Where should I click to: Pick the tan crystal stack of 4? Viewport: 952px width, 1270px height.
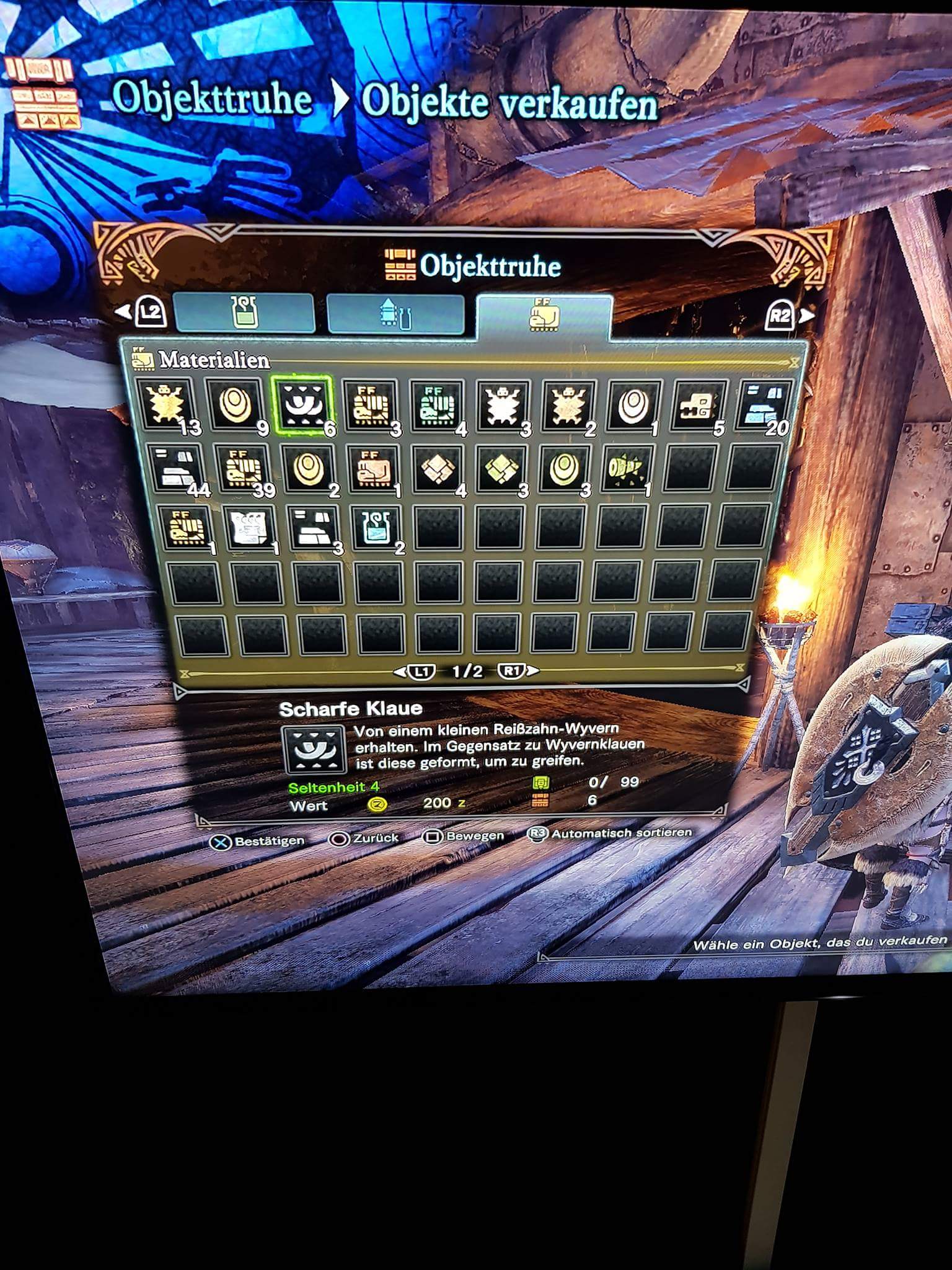click(438, 469)
